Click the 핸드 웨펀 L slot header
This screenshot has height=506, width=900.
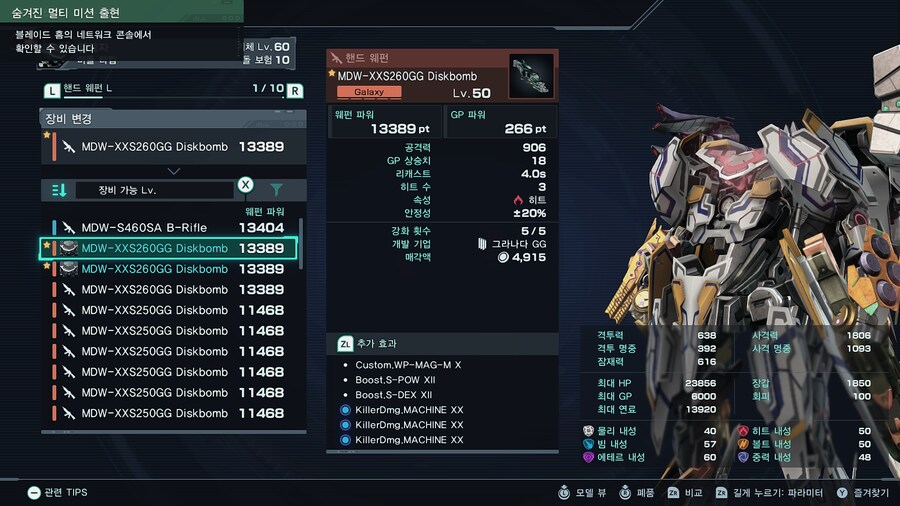pyautogui.click(x=172, y=90)
